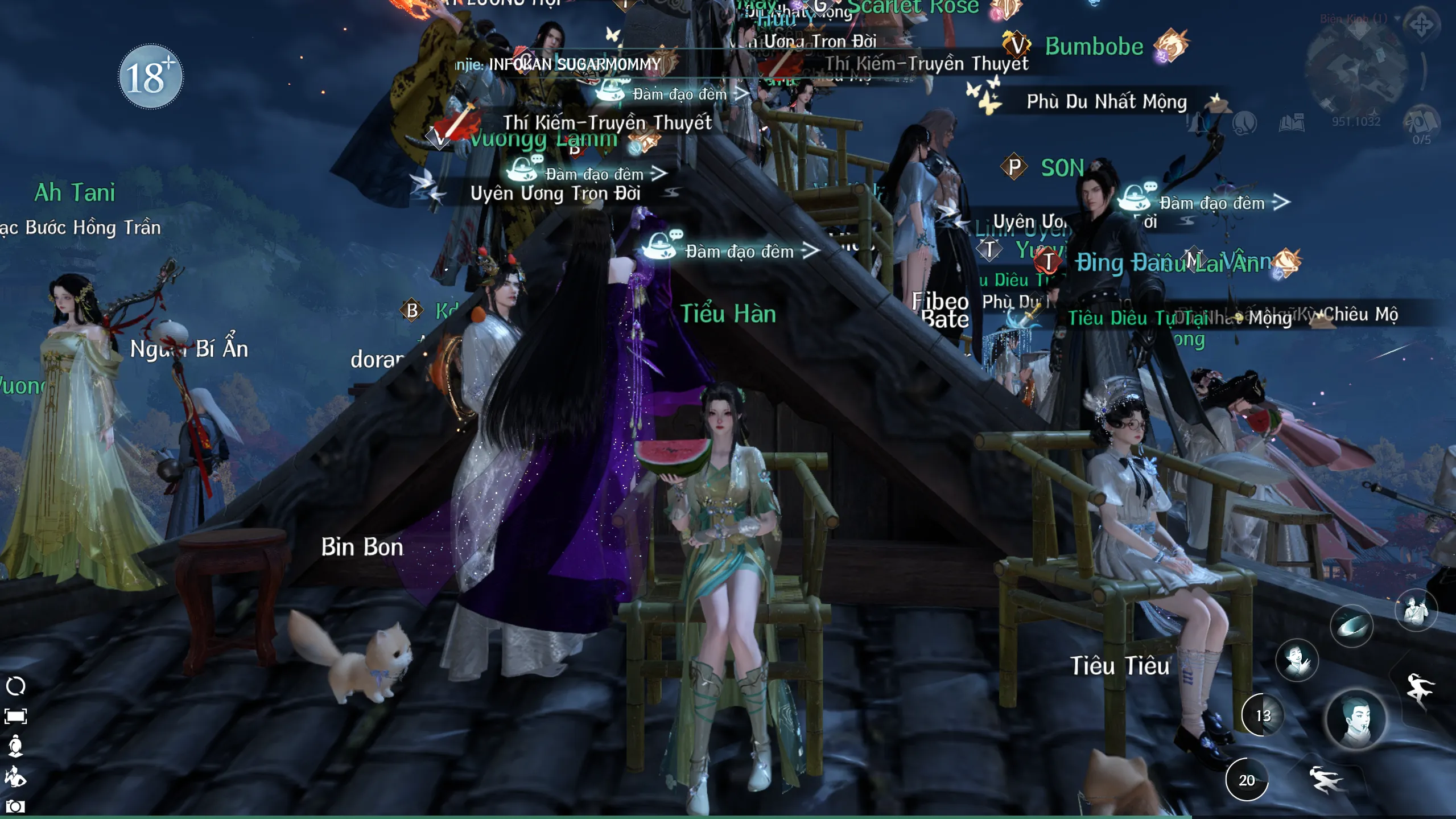Activate the sprinting figure dash button
Viewport: 1456px width, 819px height.
tap(1326, 779)
